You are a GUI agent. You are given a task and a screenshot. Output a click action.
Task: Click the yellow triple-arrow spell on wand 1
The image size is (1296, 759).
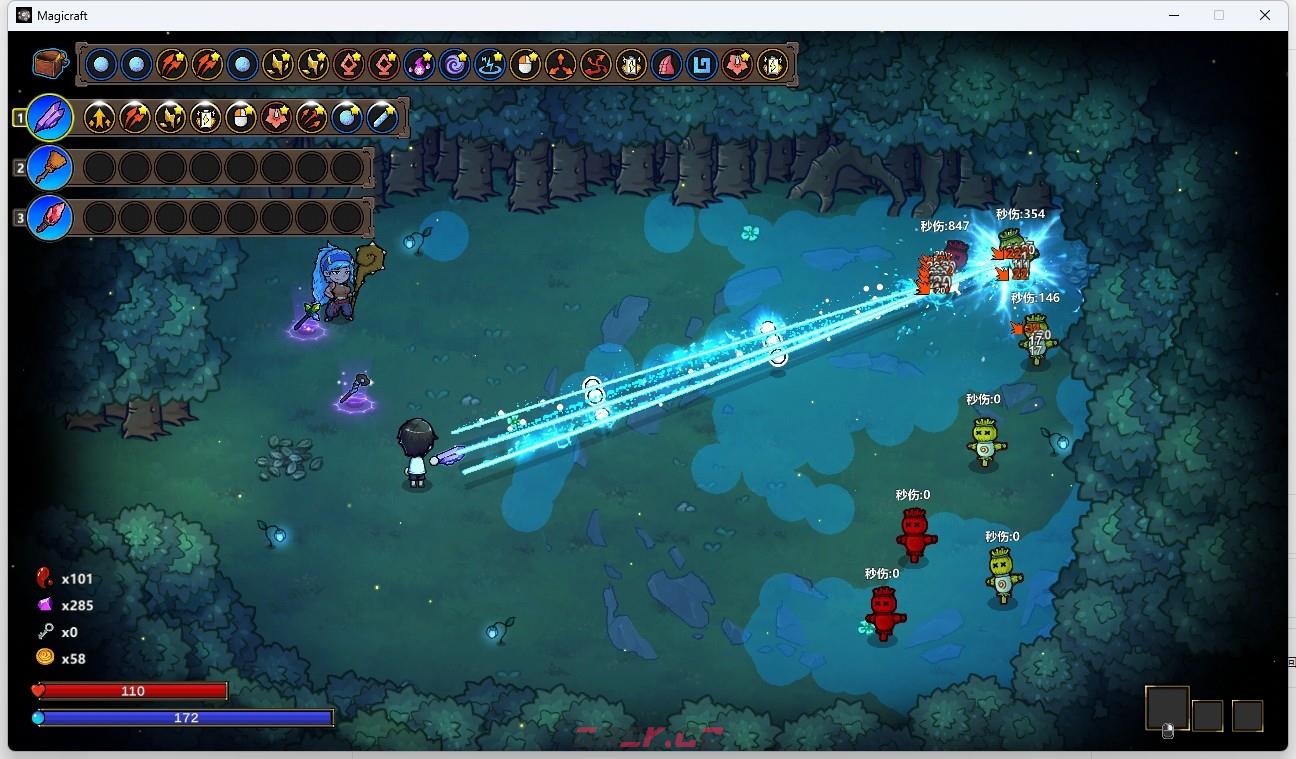tap(99, 118)
